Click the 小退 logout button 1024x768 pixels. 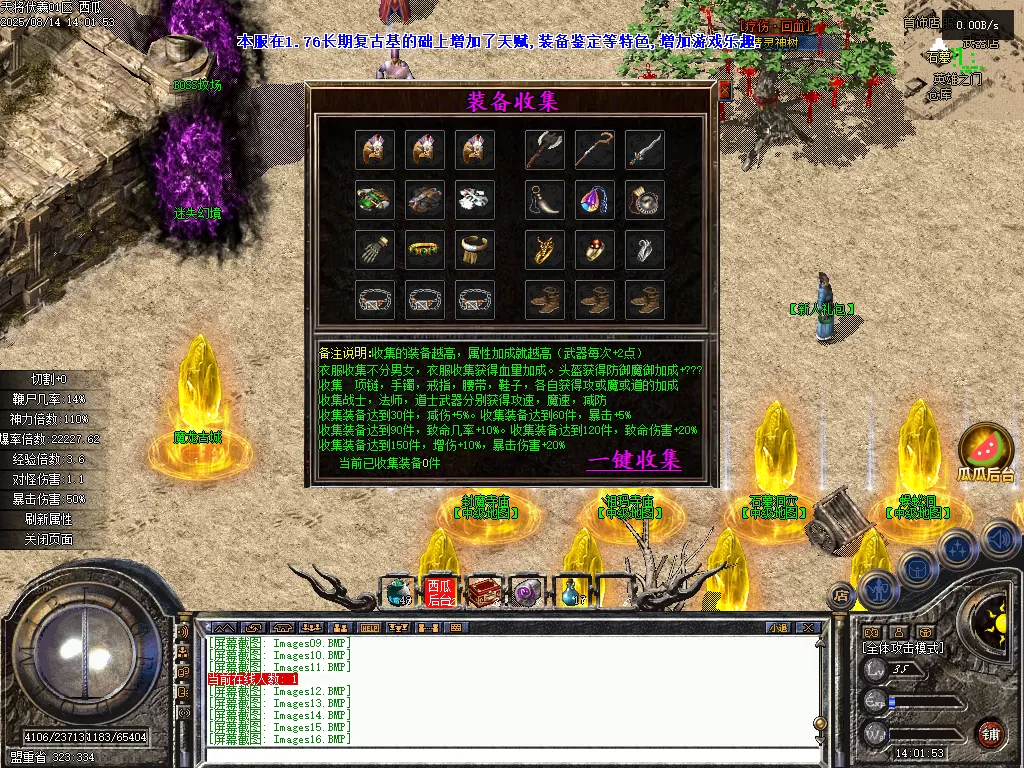coord(778,628)
